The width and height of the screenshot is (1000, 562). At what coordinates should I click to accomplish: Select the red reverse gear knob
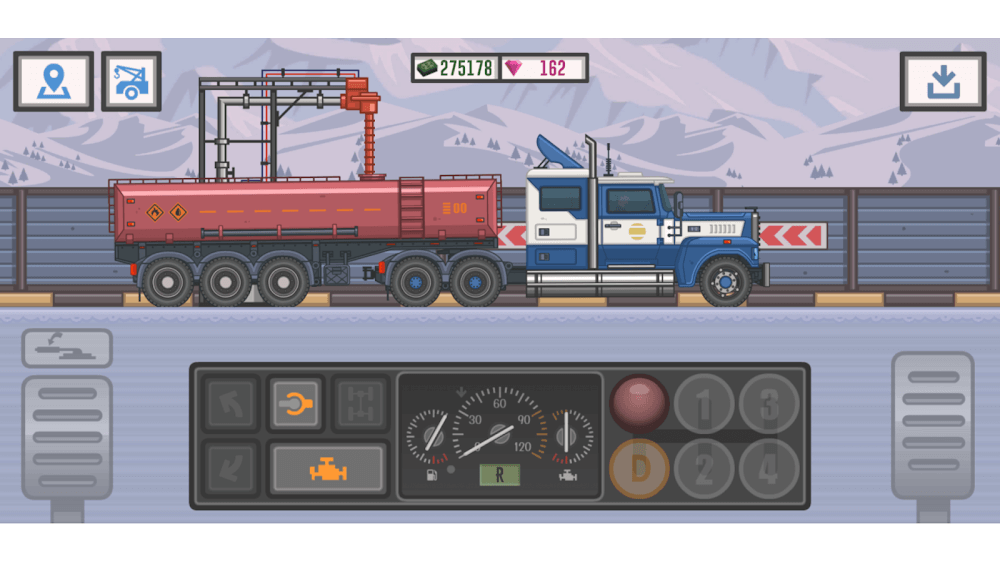639,402
